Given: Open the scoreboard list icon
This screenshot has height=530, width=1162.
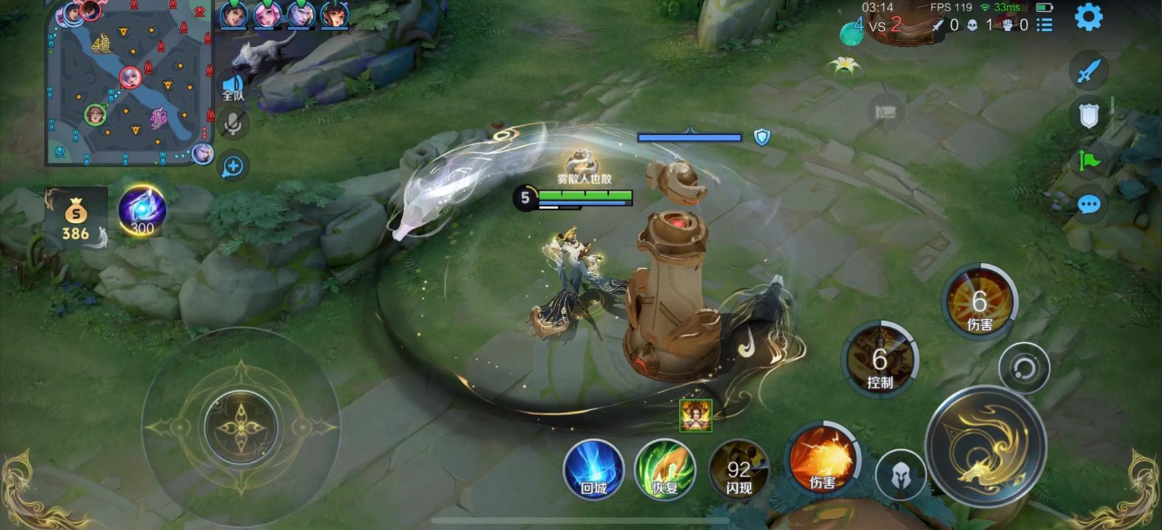Looking at the screenshot, I should [x=1045, y=25].
